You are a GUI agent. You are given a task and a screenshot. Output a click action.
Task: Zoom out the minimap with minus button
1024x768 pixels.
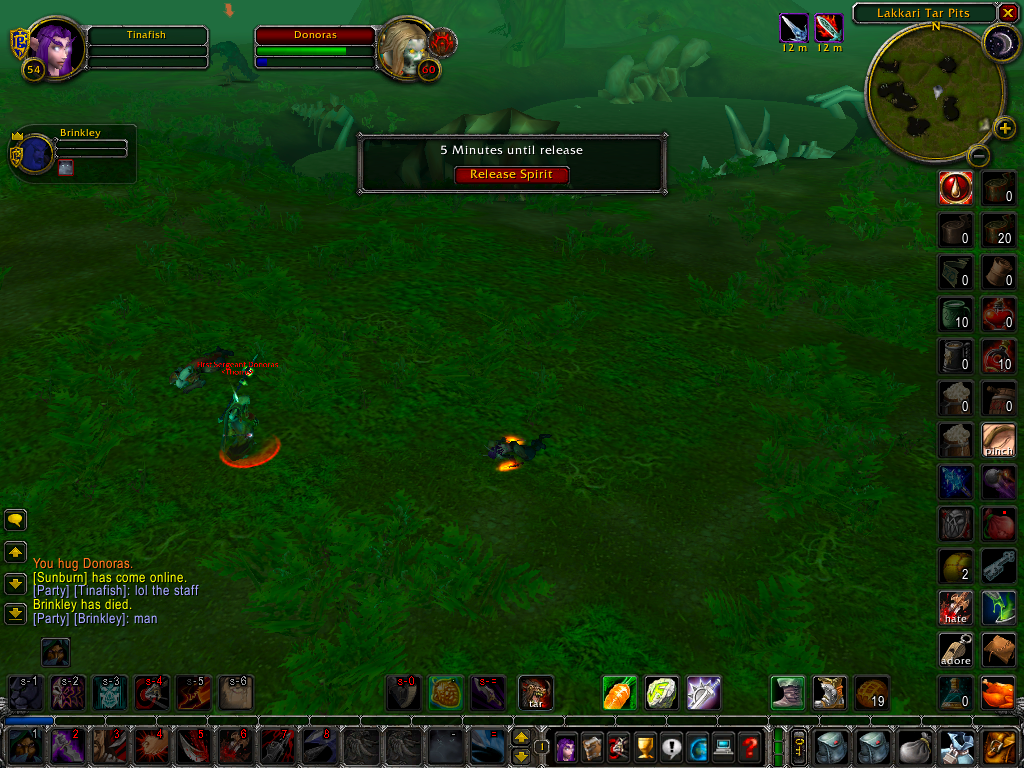point(979,156)
